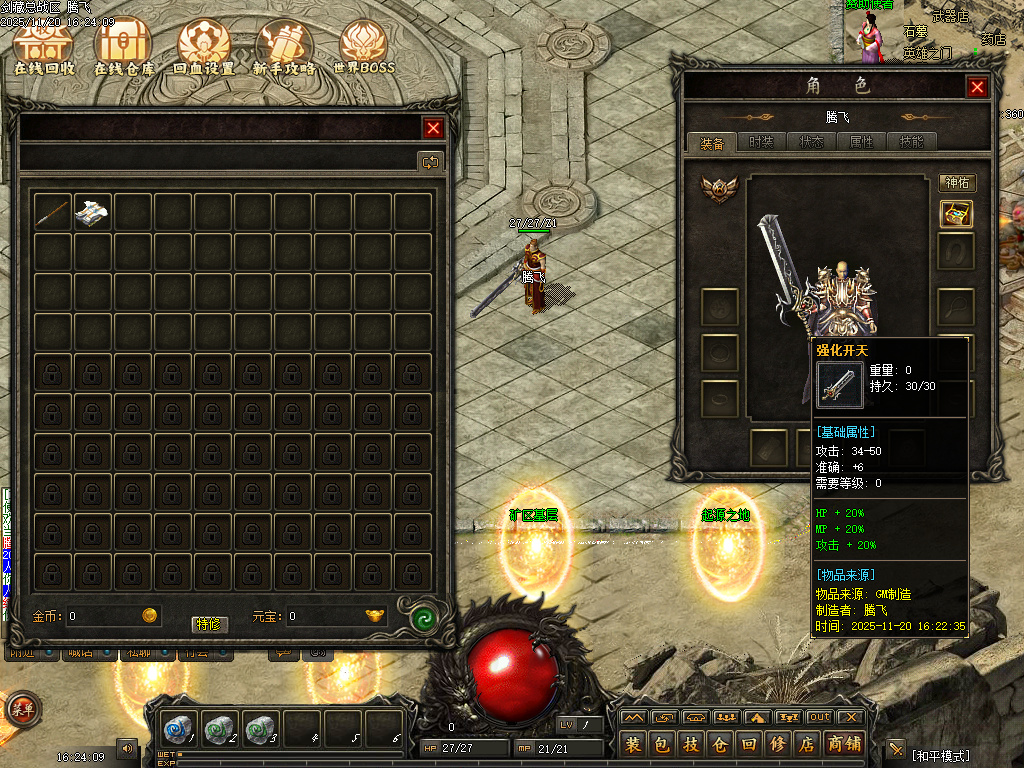
Task: Close the 角色 character window
Action: 977,87
